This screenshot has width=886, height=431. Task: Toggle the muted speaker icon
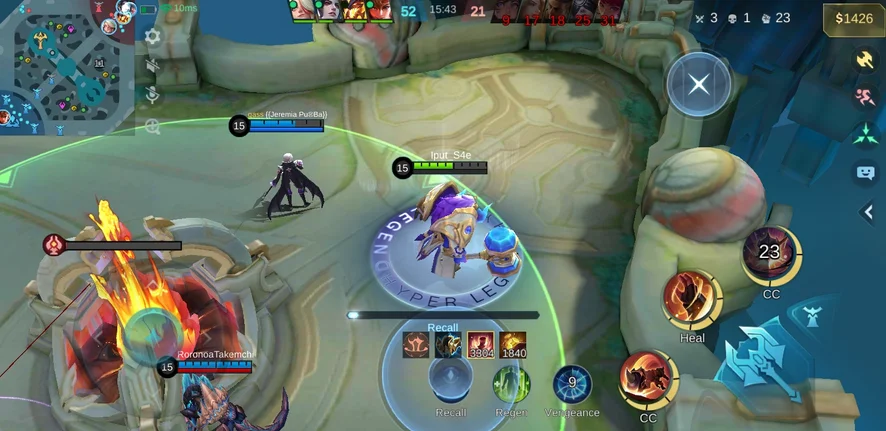coord(152,66)
